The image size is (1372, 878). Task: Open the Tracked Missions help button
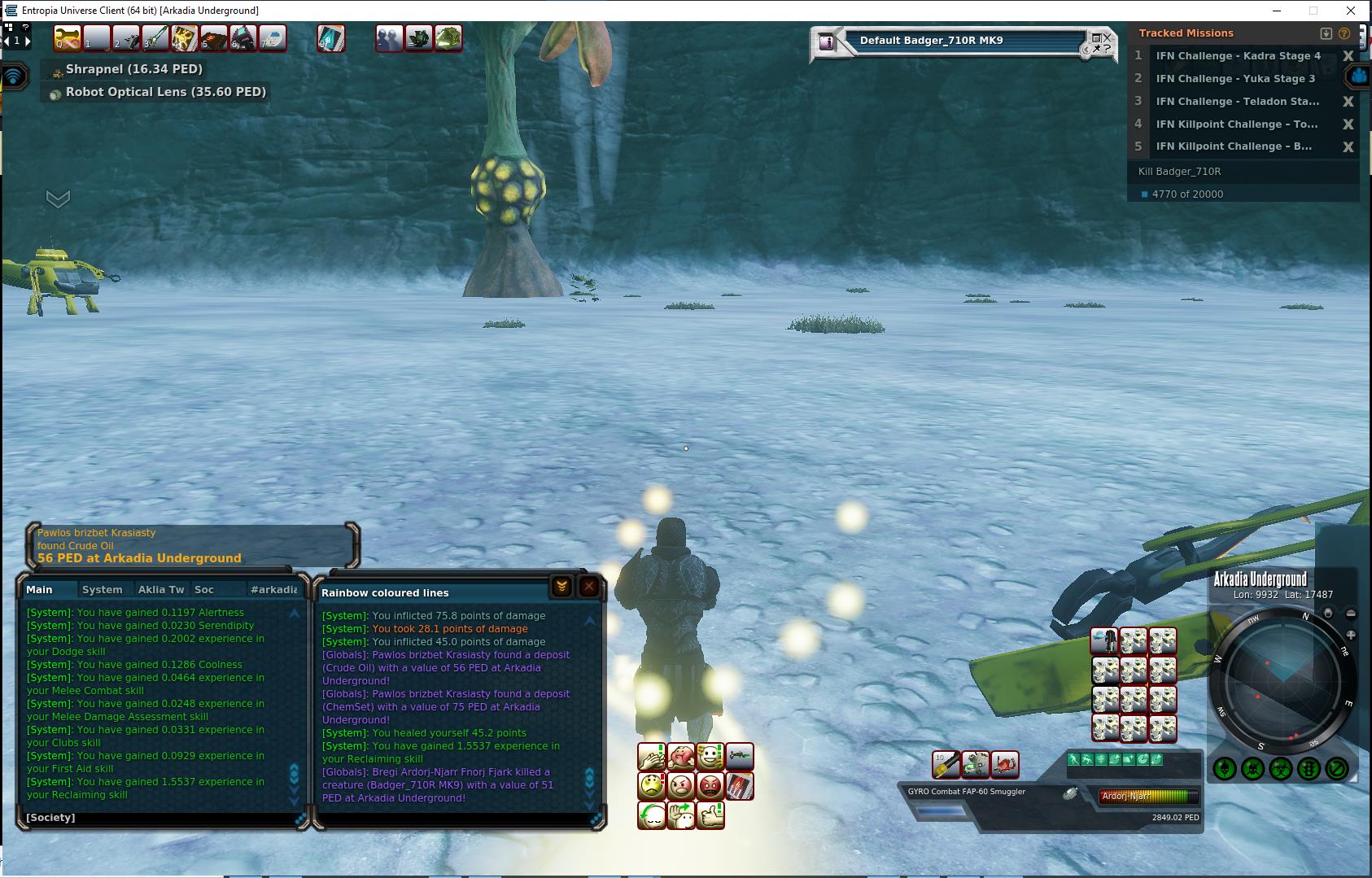1344,33
